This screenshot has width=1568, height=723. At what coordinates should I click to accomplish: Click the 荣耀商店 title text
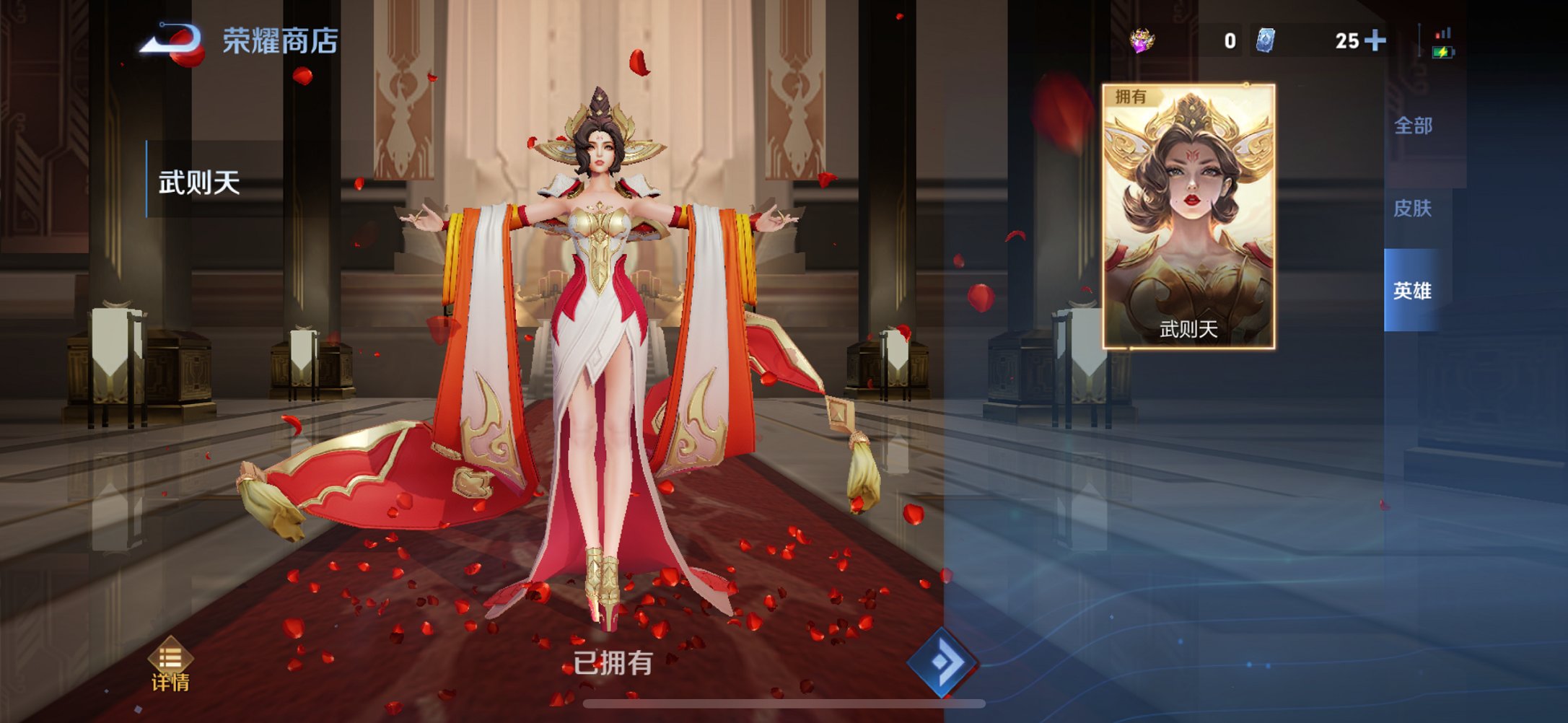coord(281,42)
